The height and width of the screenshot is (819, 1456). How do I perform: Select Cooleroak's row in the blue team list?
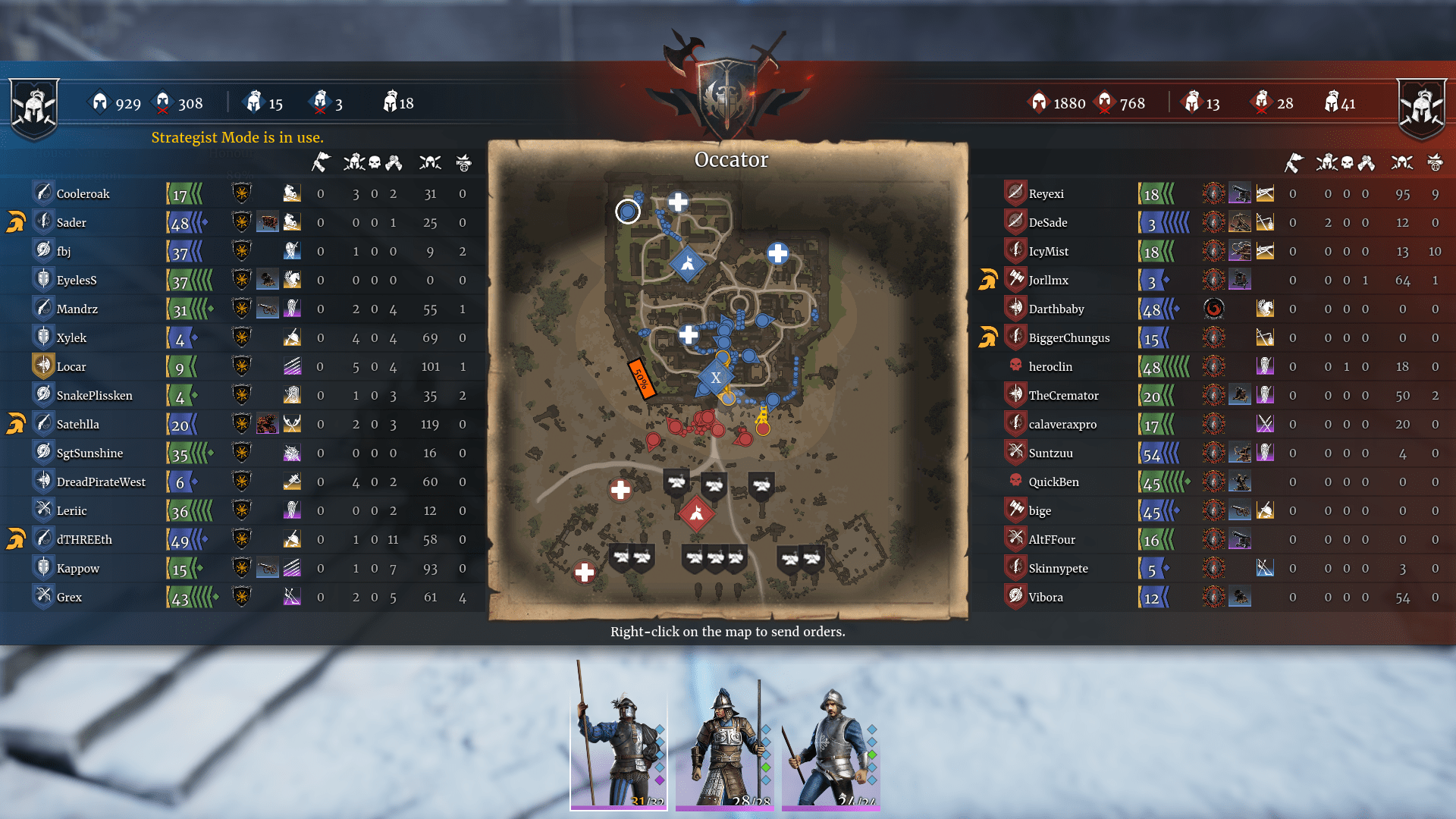[83, 194]
